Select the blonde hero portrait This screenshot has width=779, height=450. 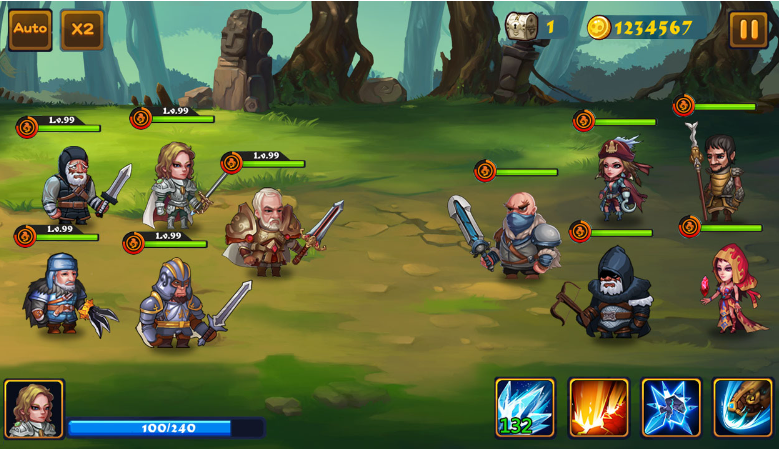click(34, 408)
